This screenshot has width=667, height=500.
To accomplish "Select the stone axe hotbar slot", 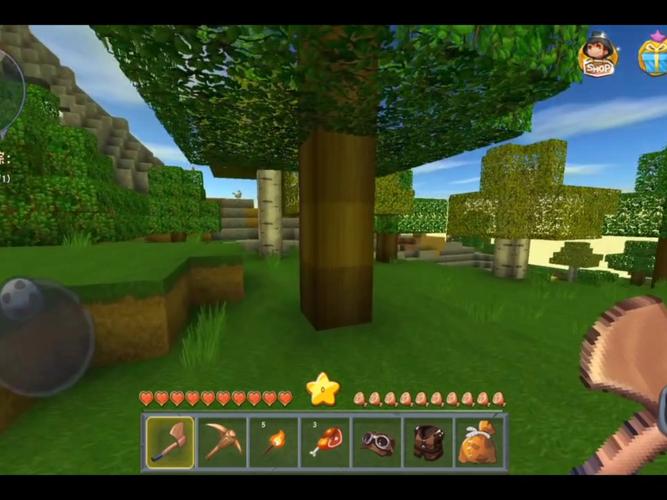I will [x=170, y=441].
